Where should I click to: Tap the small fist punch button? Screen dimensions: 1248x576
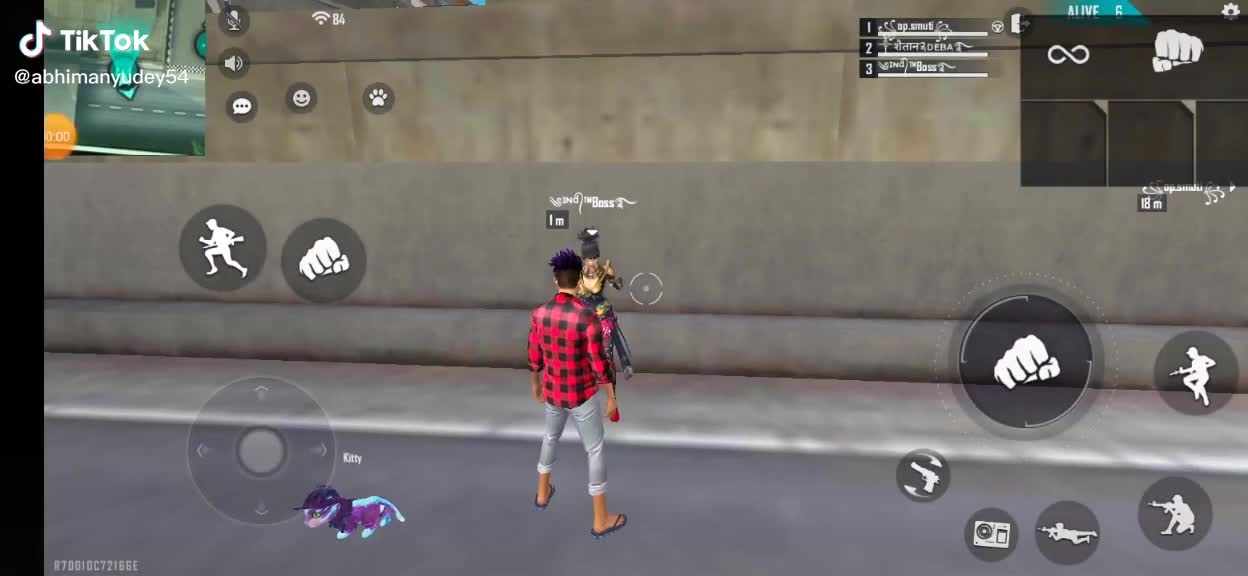(323, 260)
